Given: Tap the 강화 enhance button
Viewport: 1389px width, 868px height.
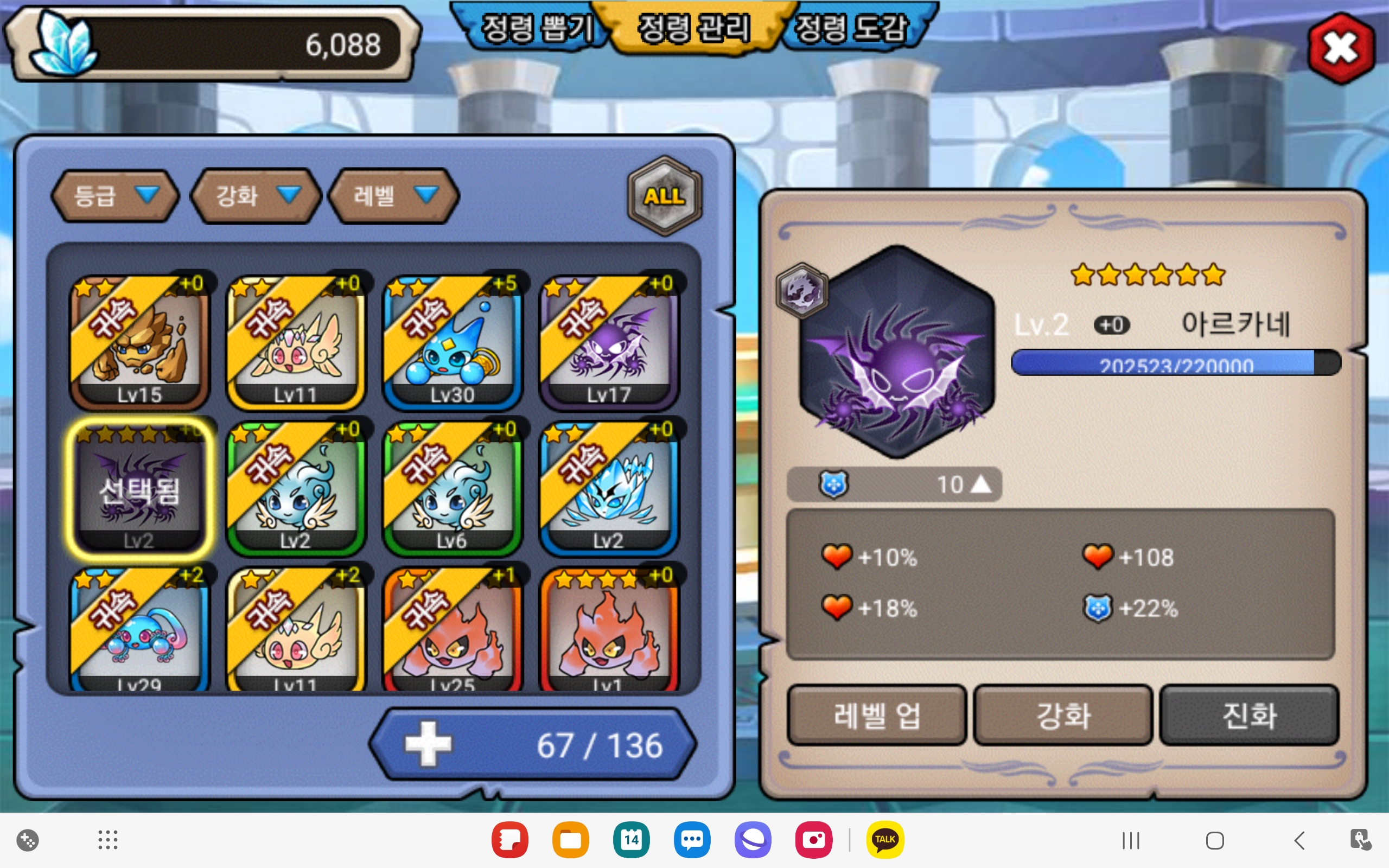Looking at the screenshot, I should coord(1063,716).
